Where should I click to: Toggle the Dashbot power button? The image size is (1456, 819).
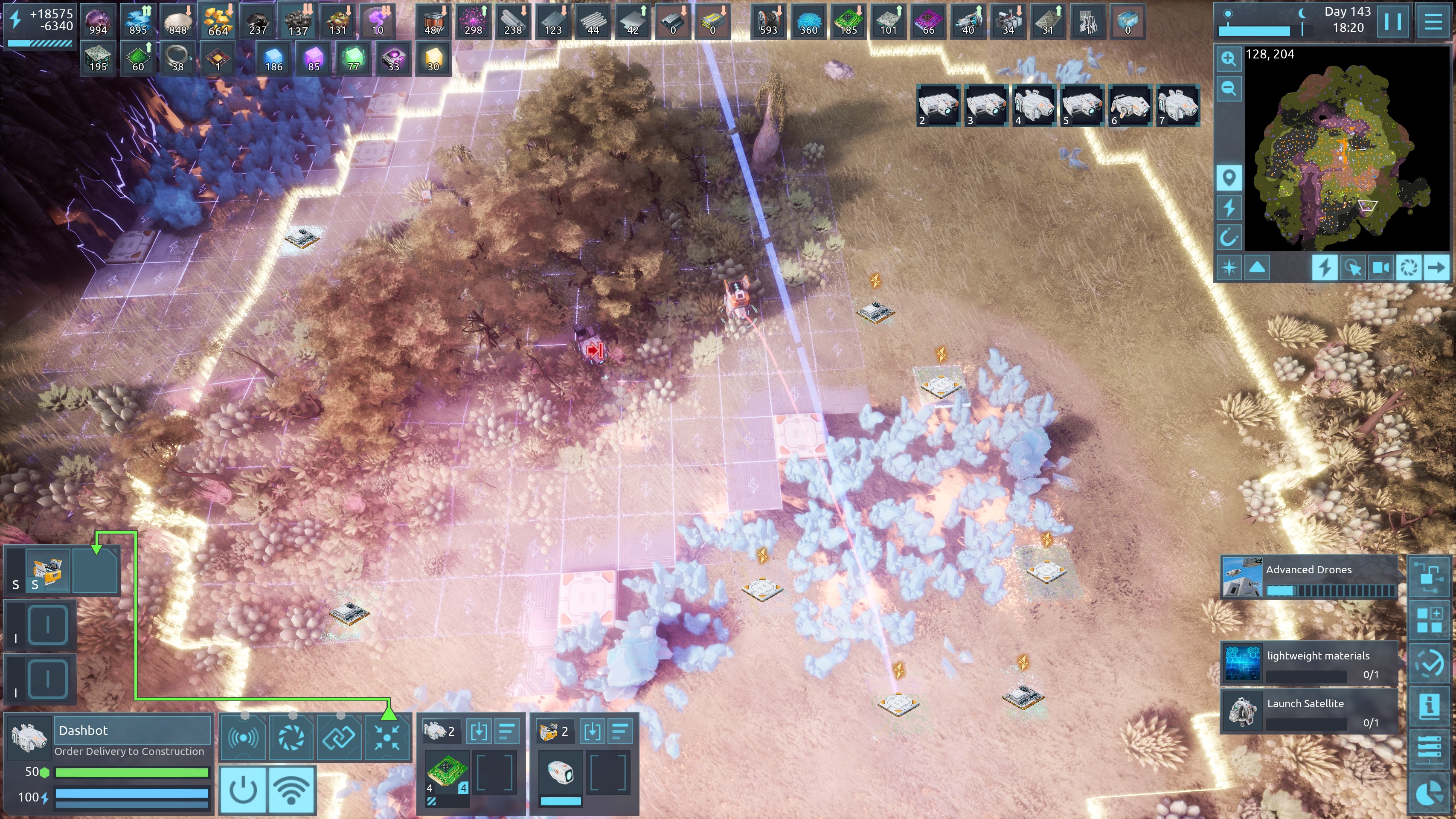coord(244,790)
